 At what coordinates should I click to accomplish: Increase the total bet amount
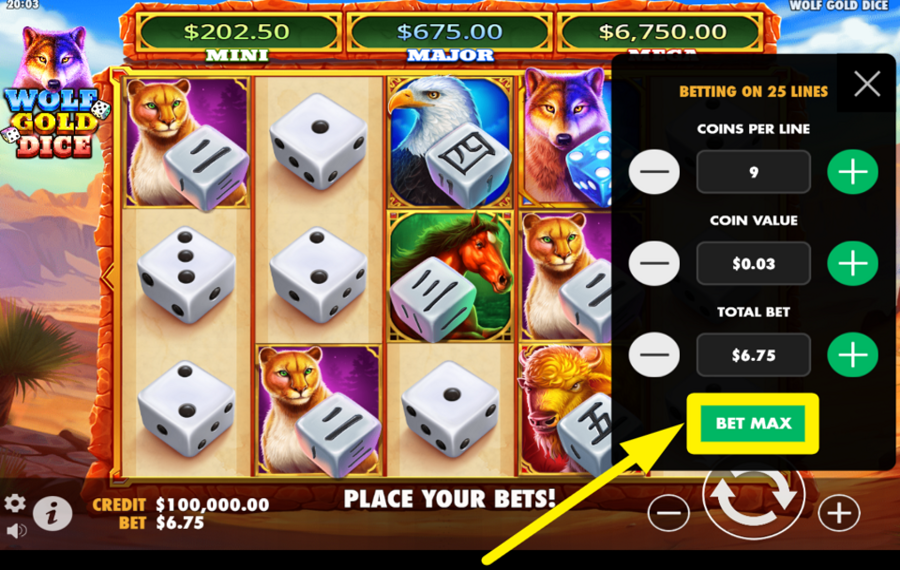[852, 355]
